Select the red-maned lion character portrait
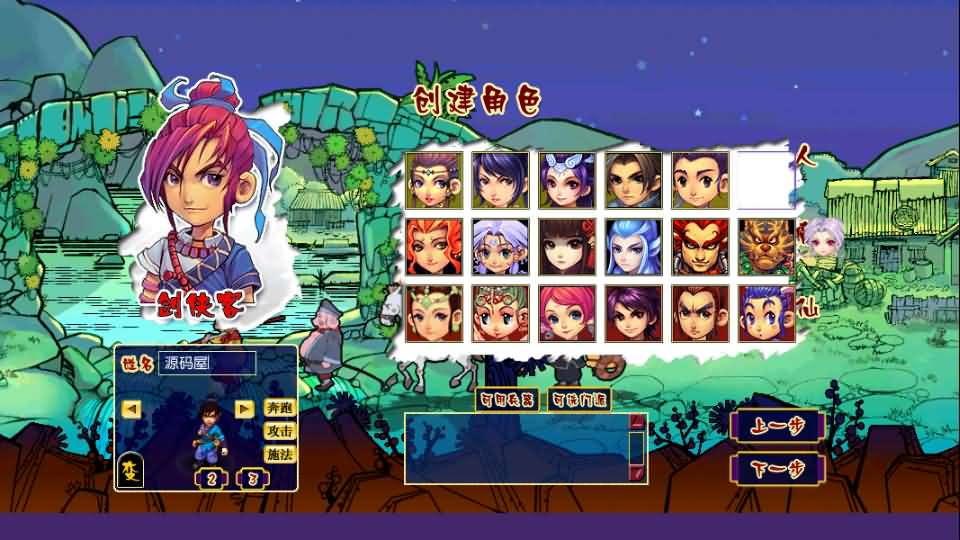960x540 pixels. (x=699, y=246)
